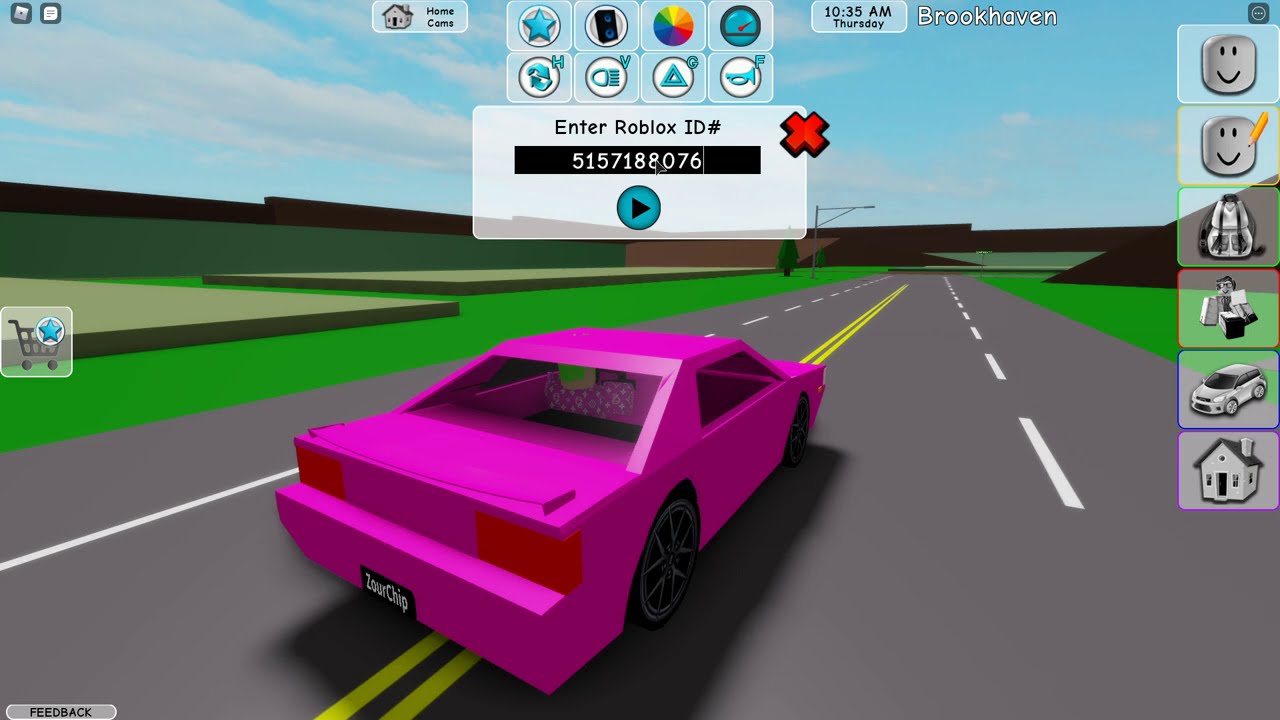1280x720 pixels.
Task: Select the Roblox ID number field
Action: tap(637, 160)
